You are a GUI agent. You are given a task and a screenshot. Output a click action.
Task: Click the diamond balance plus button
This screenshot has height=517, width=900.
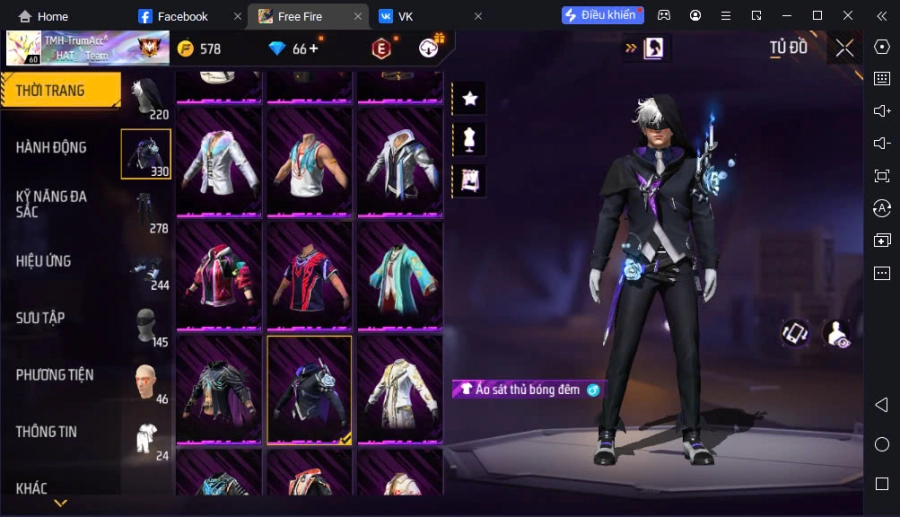(x=314, y=48)
